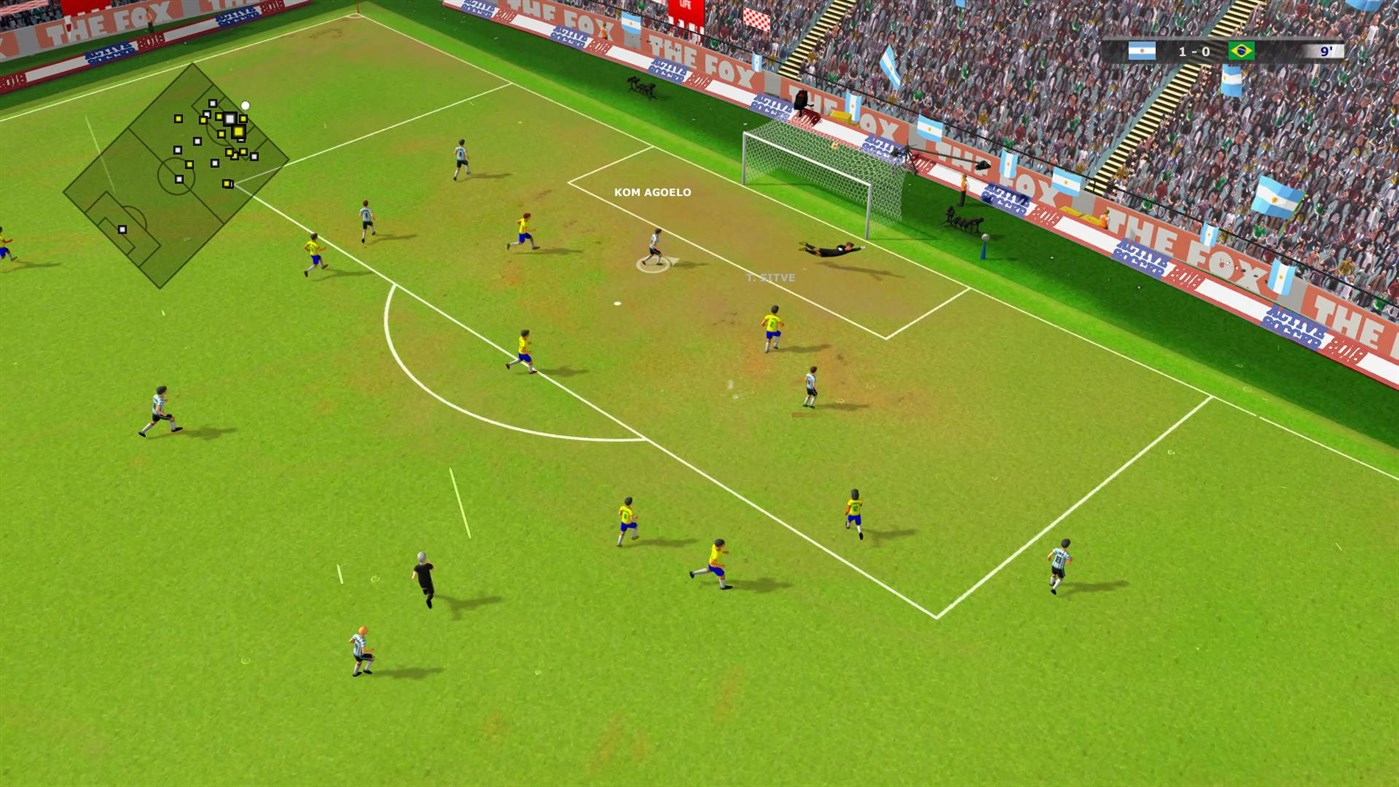The width and height of the screenshot is (1399, 787).
Task: Select the player name label KOM AGOELO
Action: 652,192
